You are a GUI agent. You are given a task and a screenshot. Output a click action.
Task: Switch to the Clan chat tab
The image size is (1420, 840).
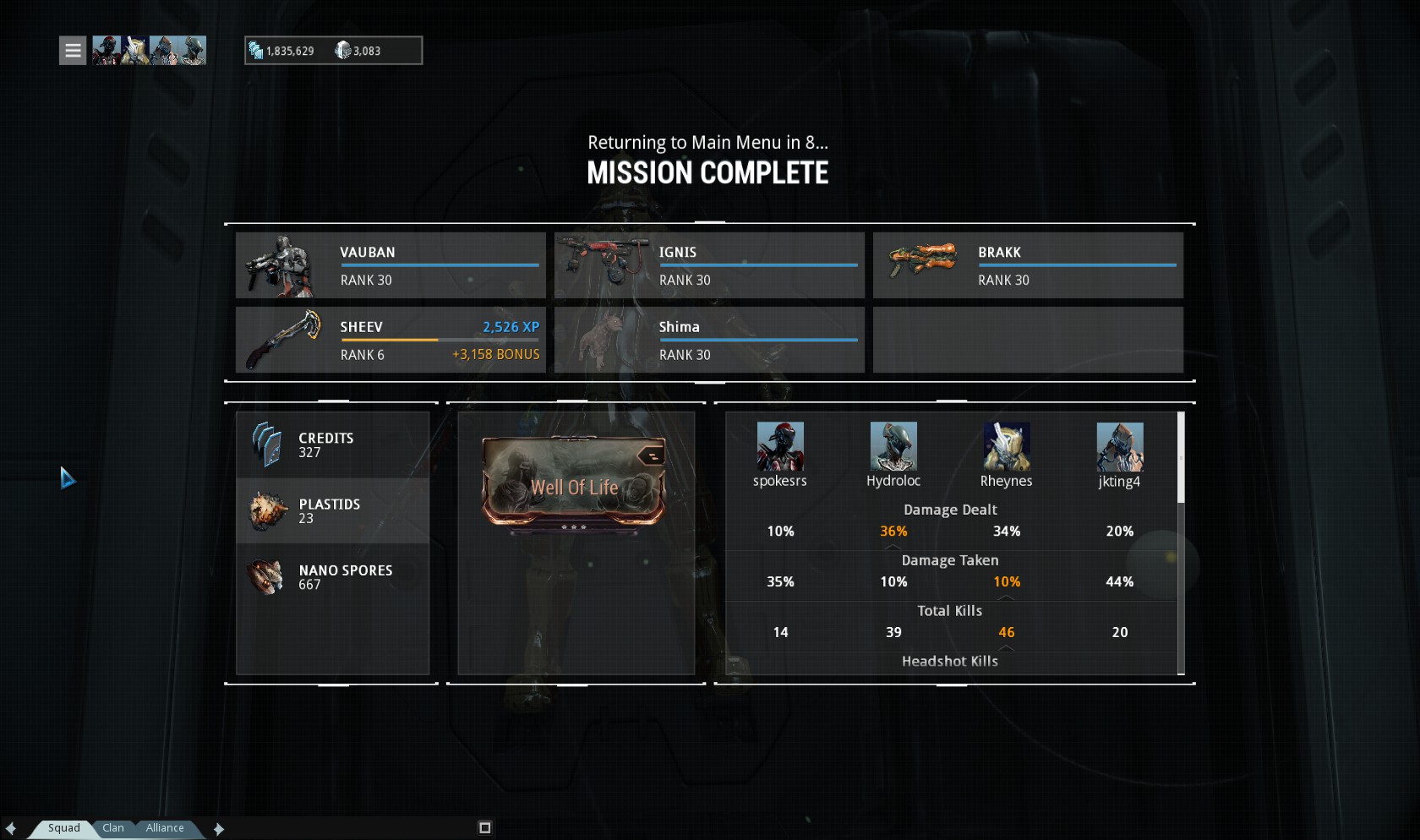(x=113, y=828)
